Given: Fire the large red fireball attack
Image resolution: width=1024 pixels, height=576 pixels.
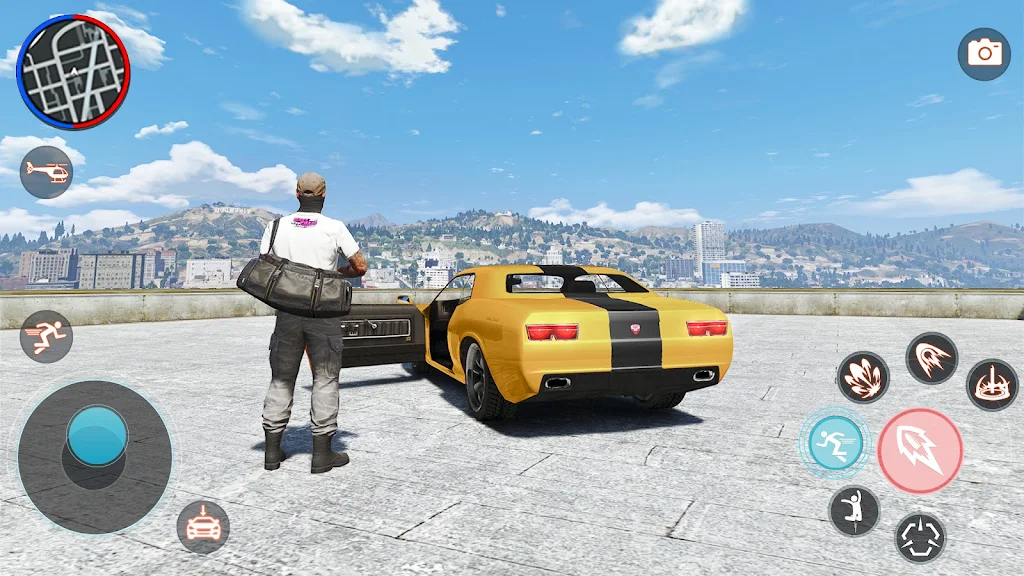Looking at the screenshot, I should coord(920,451).
